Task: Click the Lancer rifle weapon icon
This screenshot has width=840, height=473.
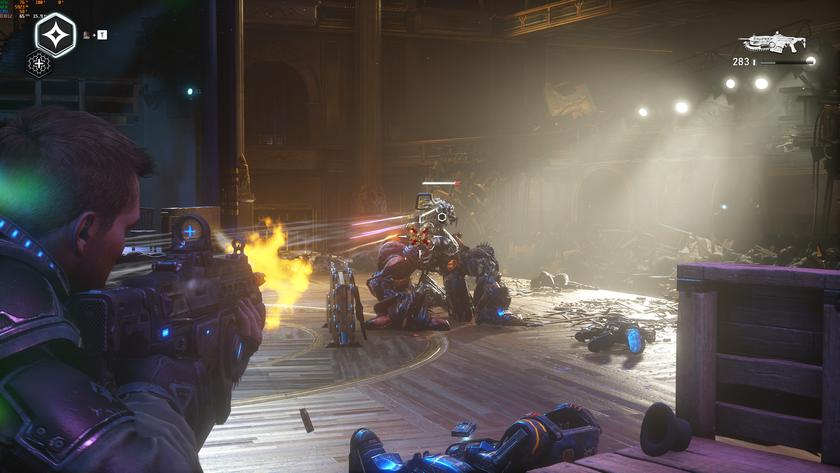Action: point(772,43)
